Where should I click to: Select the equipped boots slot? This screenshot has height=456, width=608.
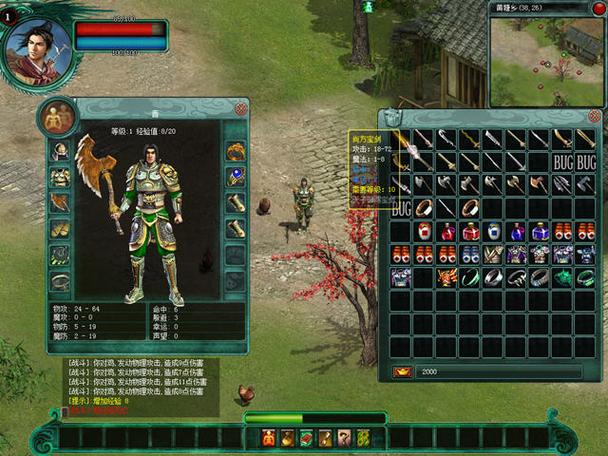pyautogui.click(x=61, y=228)
